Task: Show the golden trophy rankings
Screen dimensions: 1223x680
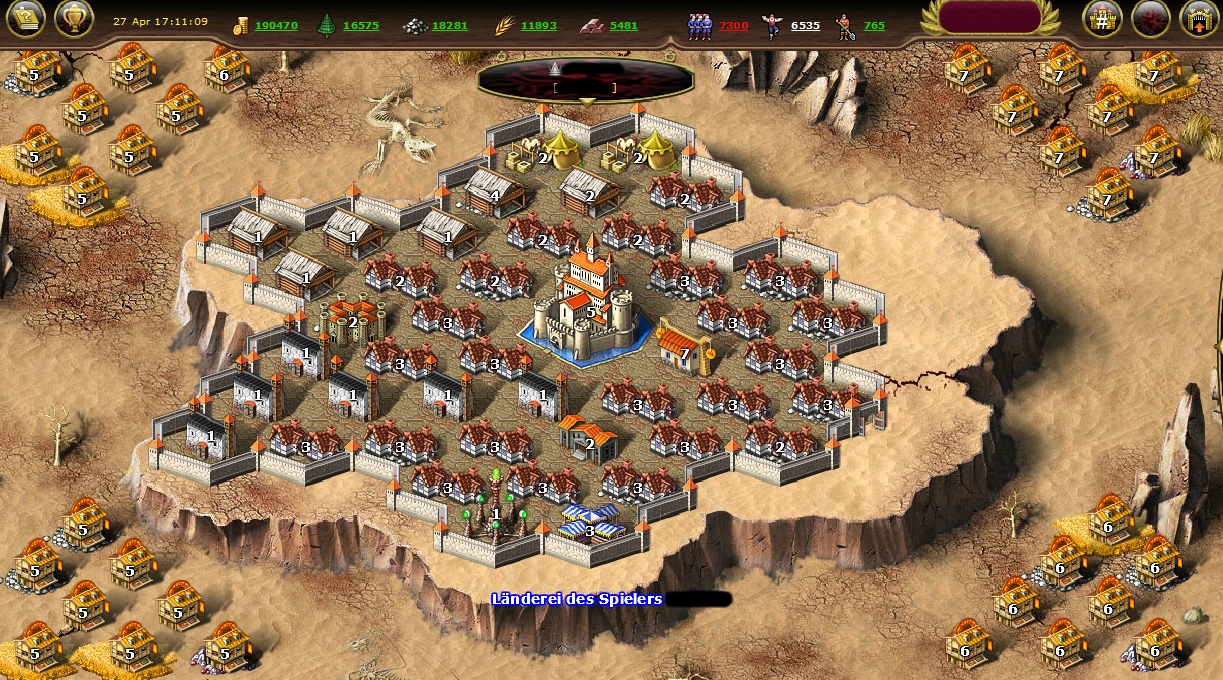Action: click(x=74, y=18)
